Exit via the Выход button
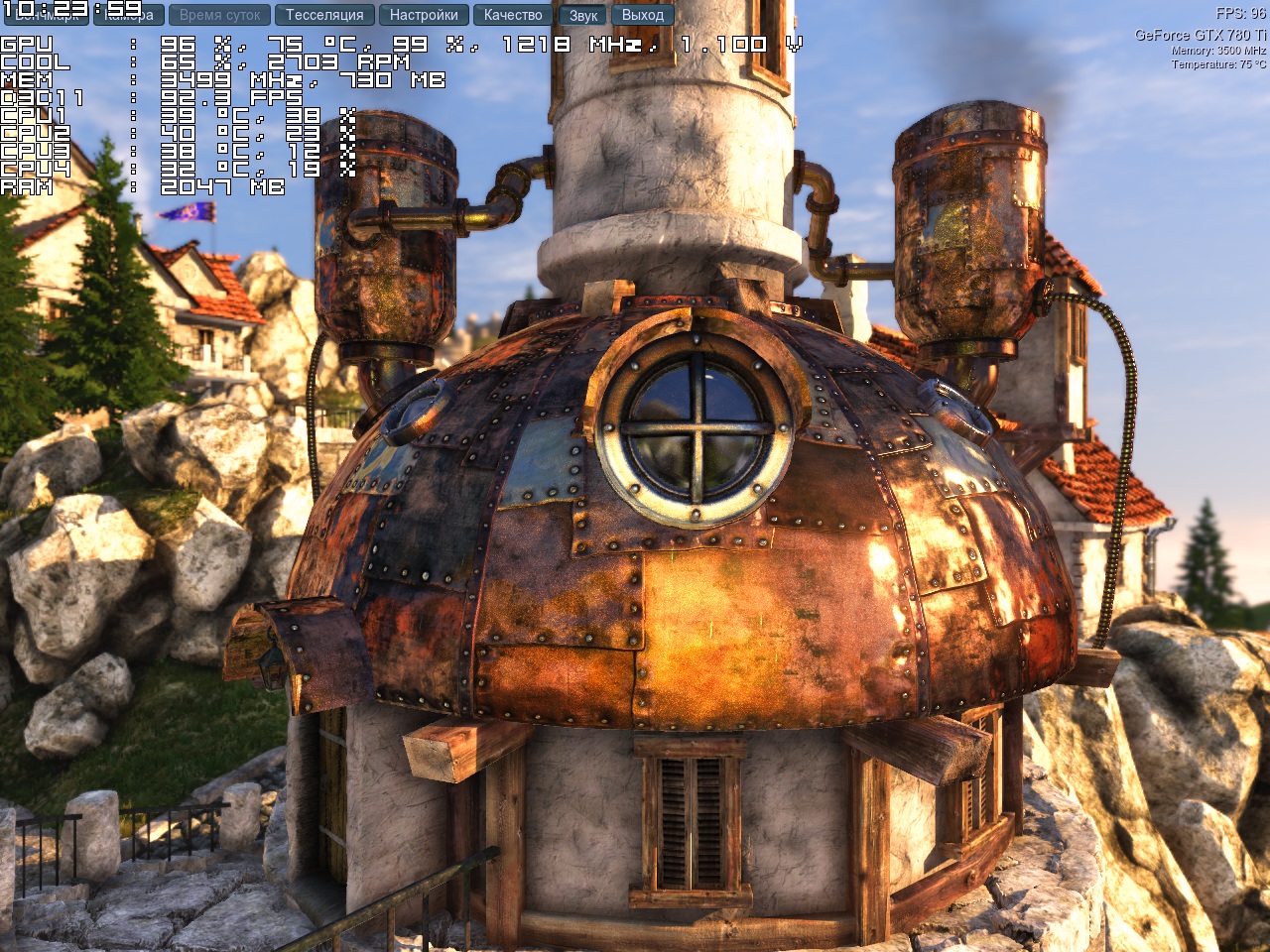 (x=643, y=15)
